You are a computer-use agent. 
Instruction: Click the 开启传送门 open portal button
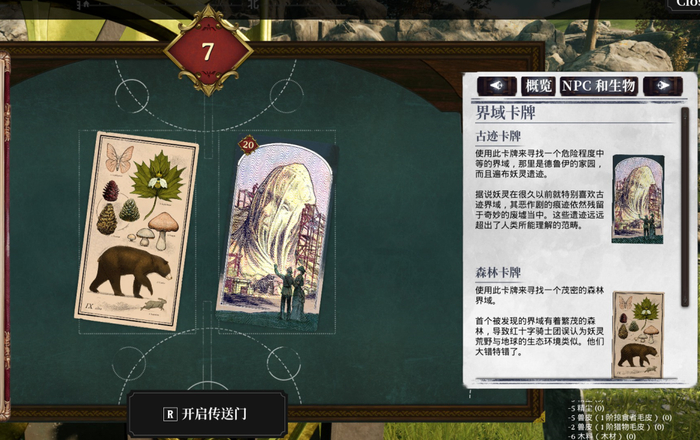pos(207,413)
